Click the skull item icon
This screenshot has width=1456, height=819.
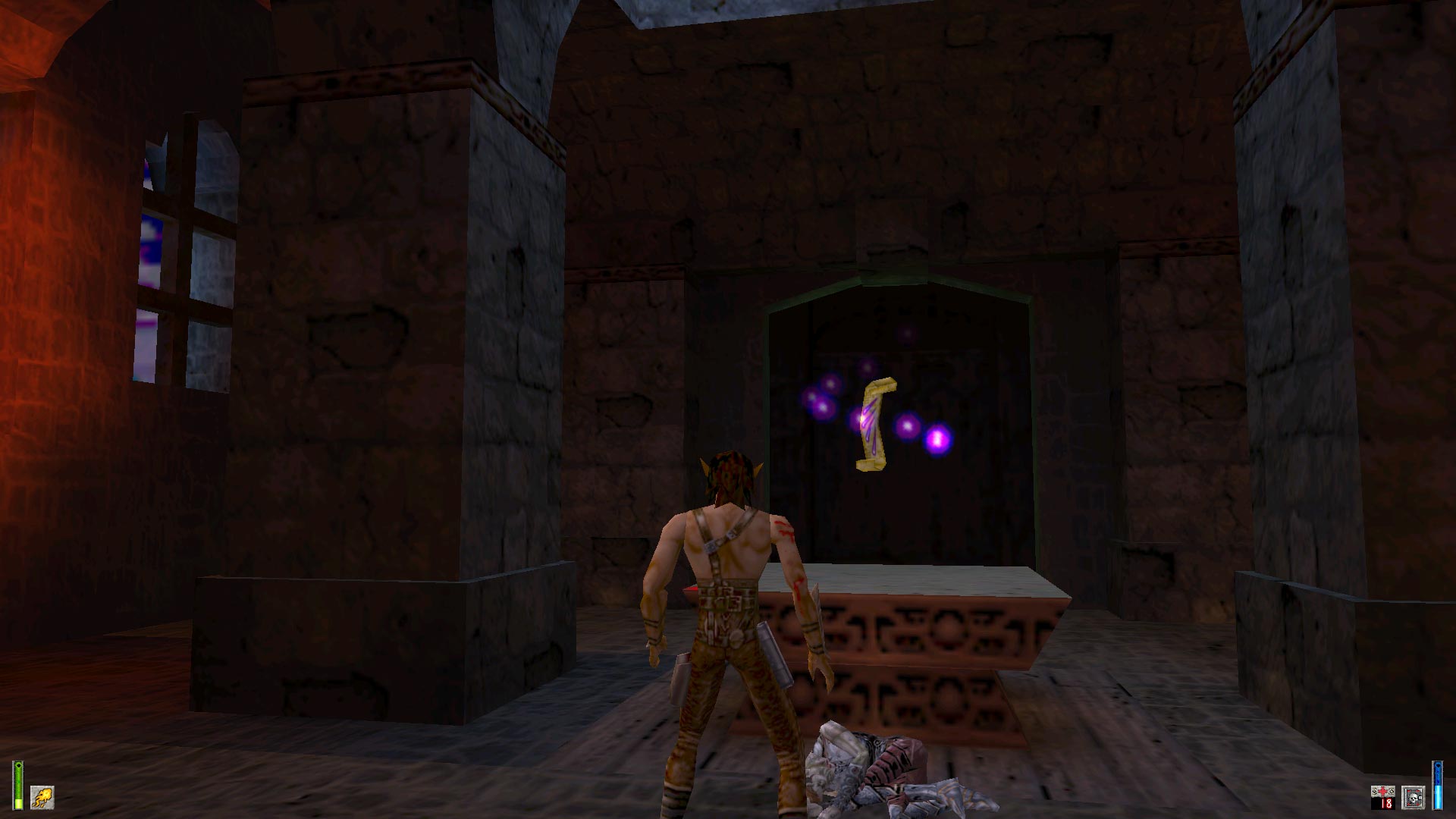tap(1413, 797)
